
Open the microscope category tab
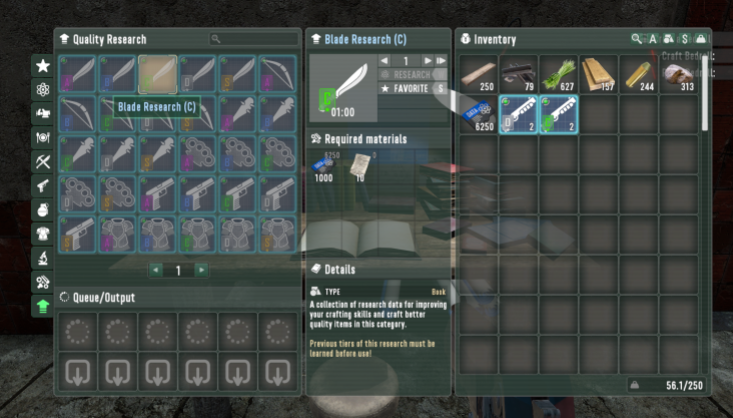point(43,258)
